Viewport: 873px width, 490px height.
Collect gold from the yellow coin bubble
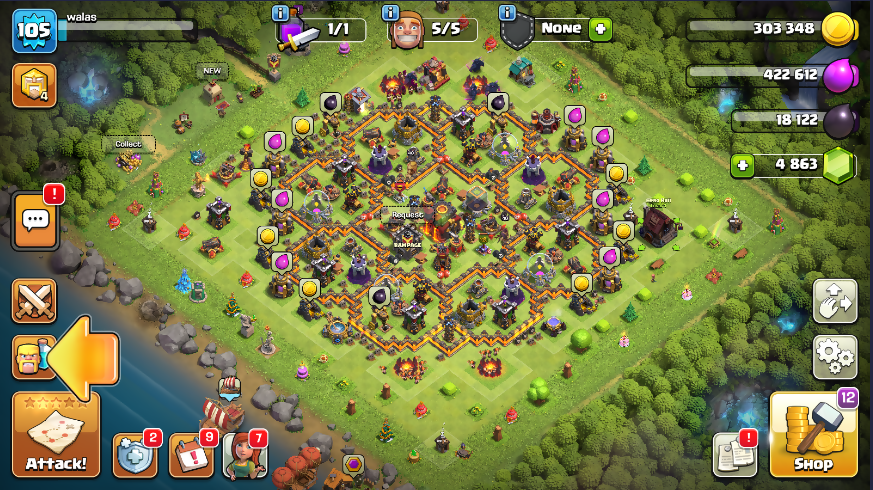tap(302, 127)
